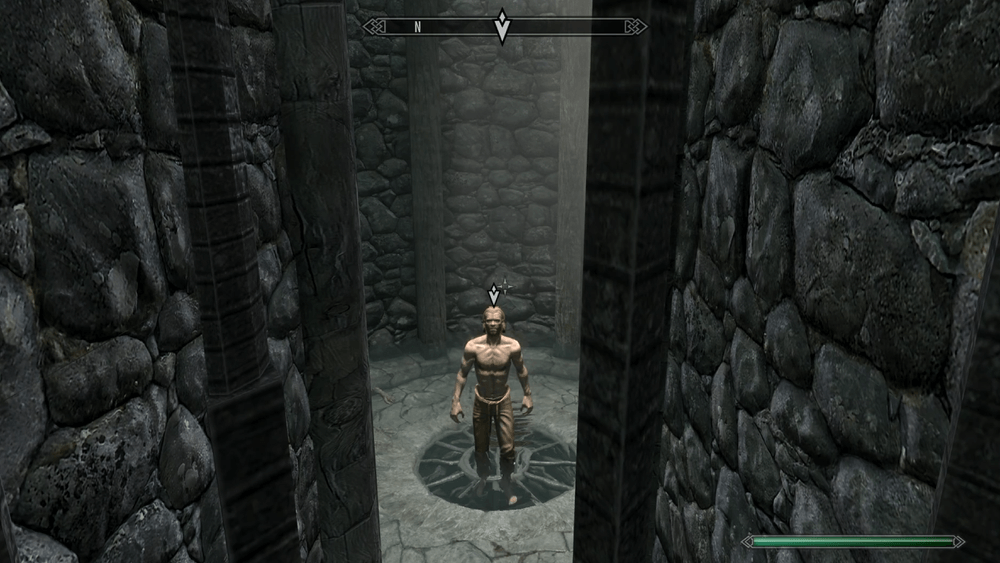The height and width of the screenshot is (563, 1000).
Task: Click the floating quest arrow above the prisoner
Action: [x=493, y=294]
